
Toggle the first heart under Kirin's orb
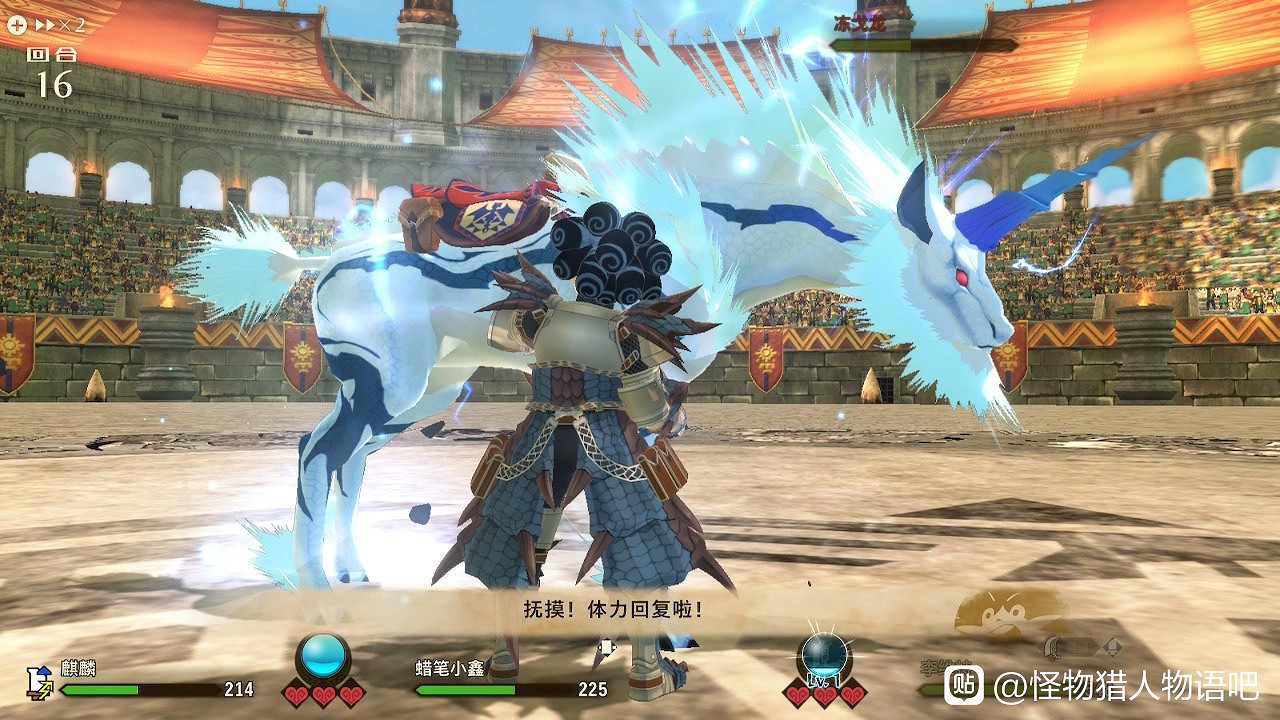pyautogui.click(x=296, y=693)
